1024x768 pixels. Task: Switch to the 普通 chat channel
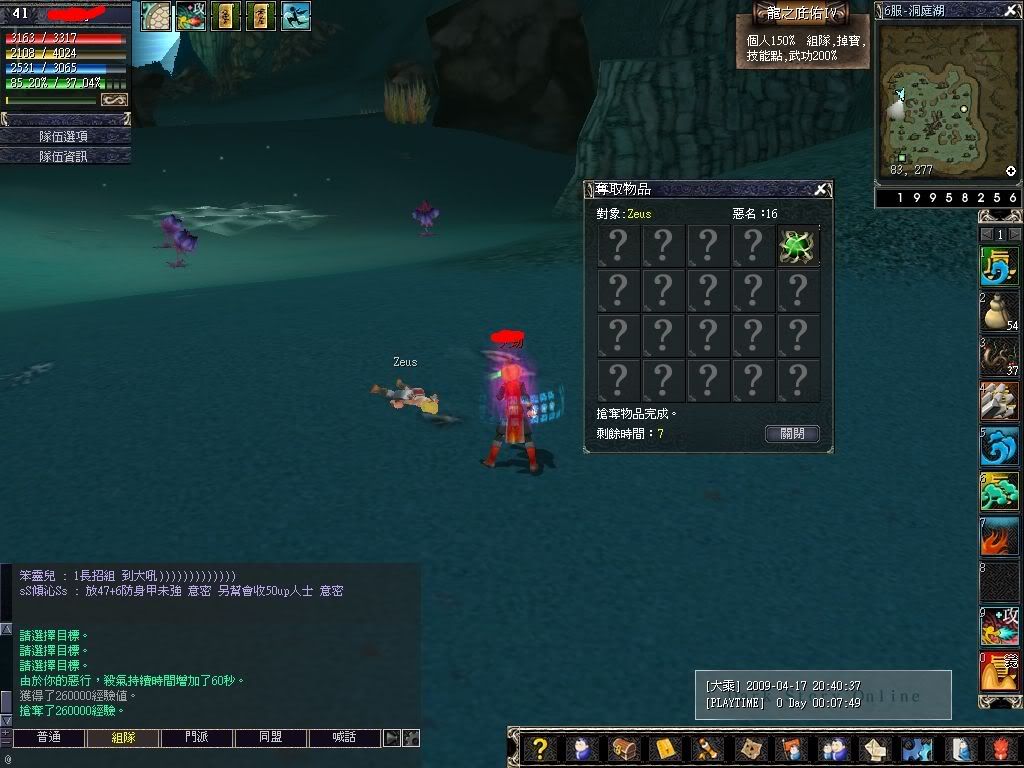48,738
